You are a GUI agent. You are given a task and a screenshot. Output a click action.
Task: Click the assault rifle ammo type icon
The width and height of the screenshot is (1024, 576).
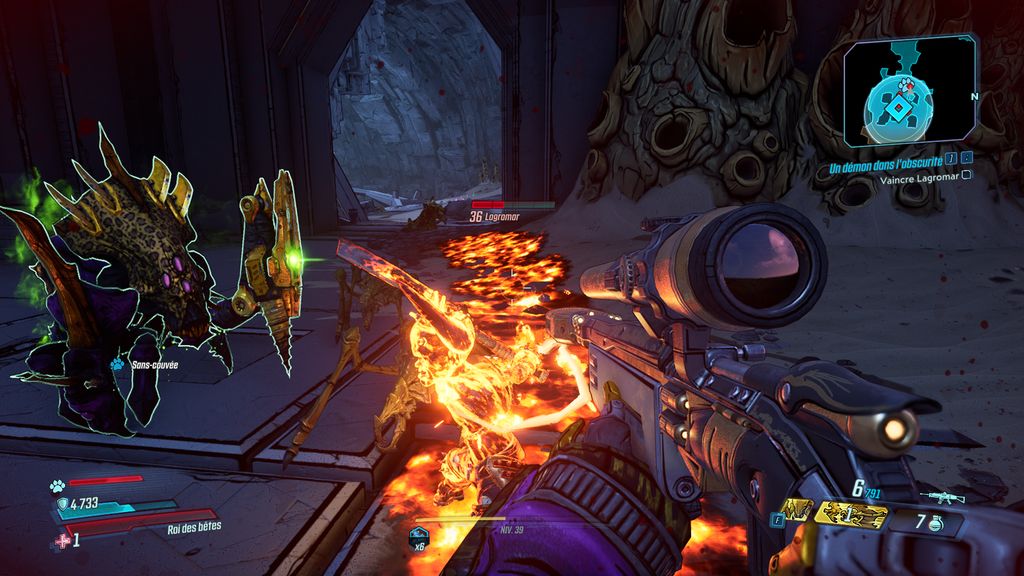coord(941,495)
